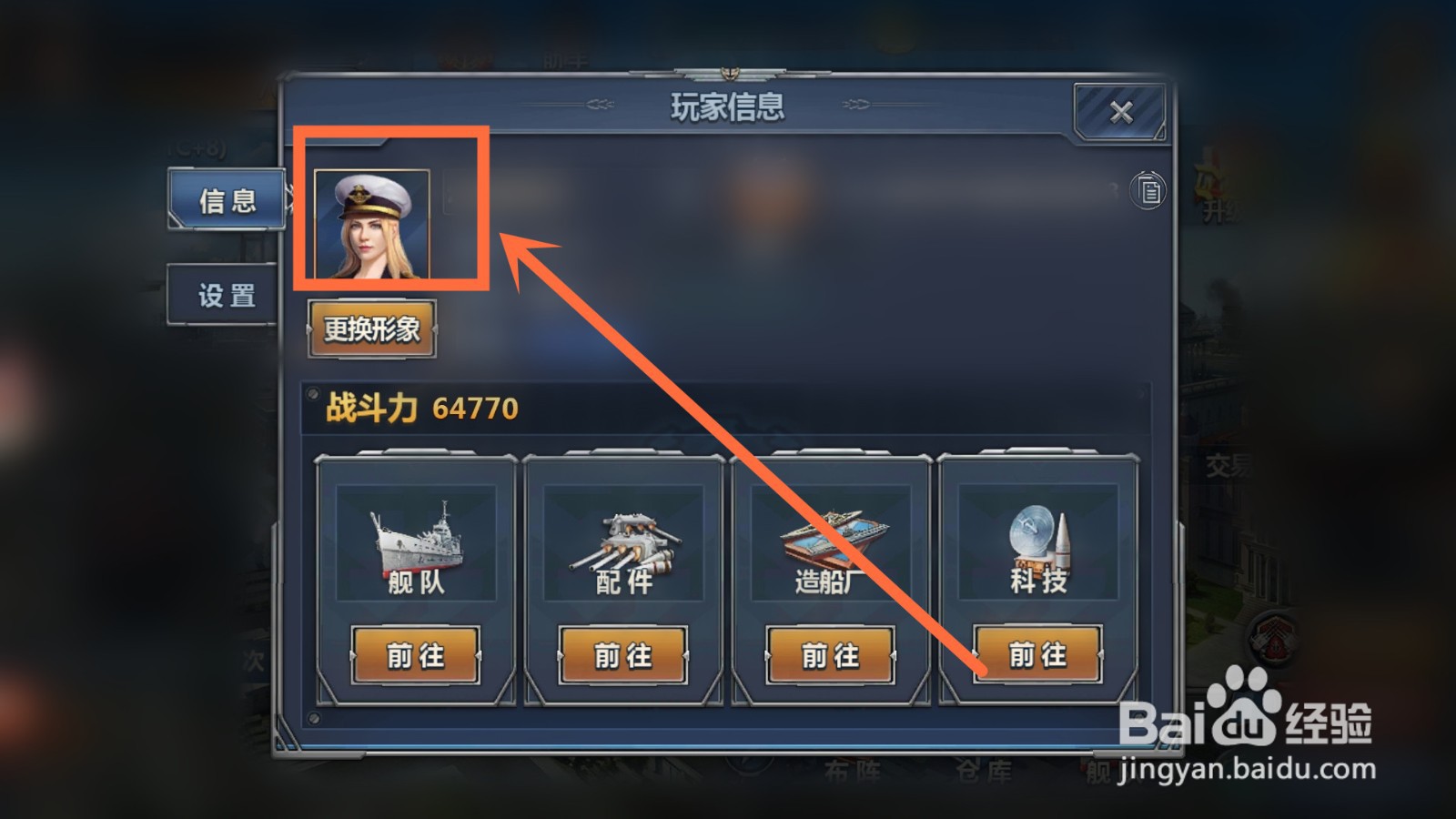Click the 玩家信息 title bar
The width and height of the screenshot is (1456, 819).
click(728, 106)
